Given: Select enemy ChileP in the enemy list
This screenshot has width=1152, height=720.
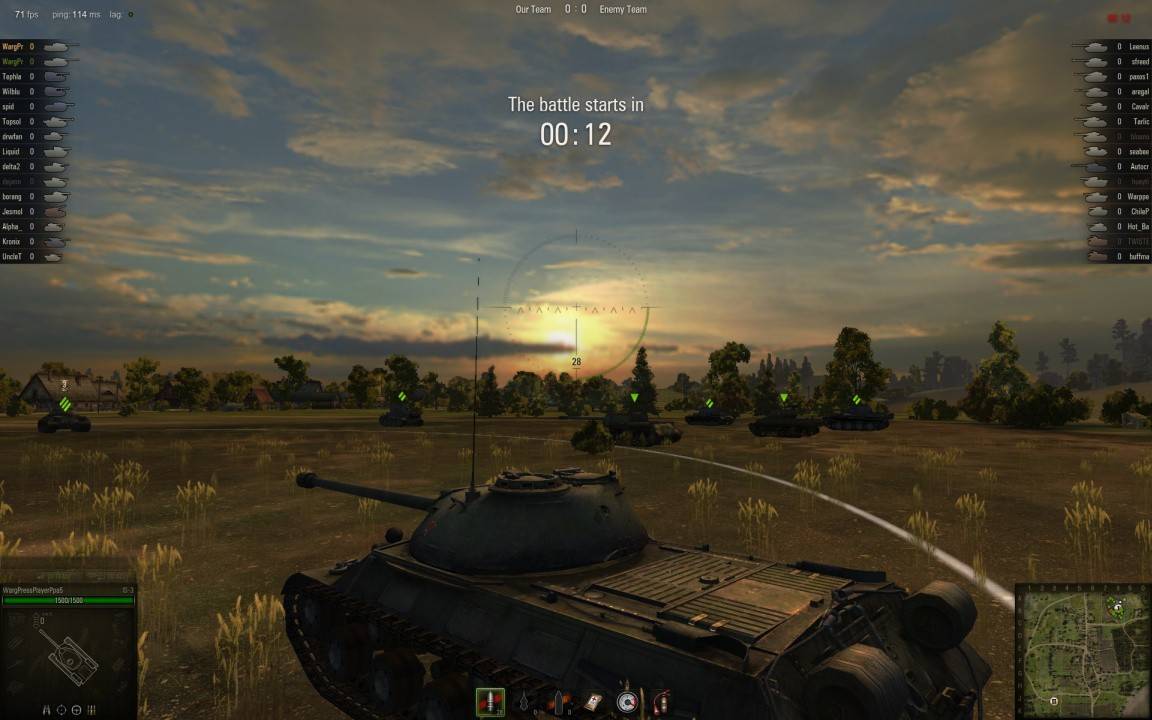Looking at the screenshot, I should click(1138, 211).
